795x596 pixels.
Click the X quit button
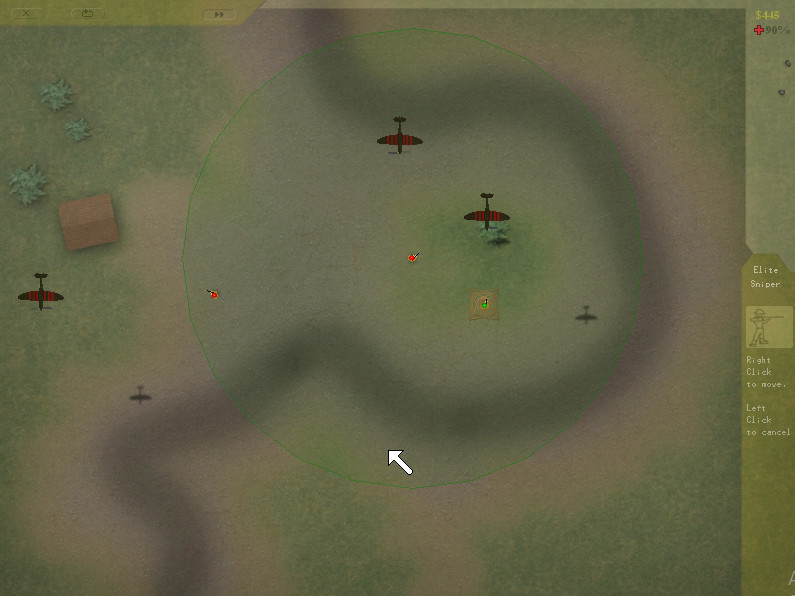point(26,13)
